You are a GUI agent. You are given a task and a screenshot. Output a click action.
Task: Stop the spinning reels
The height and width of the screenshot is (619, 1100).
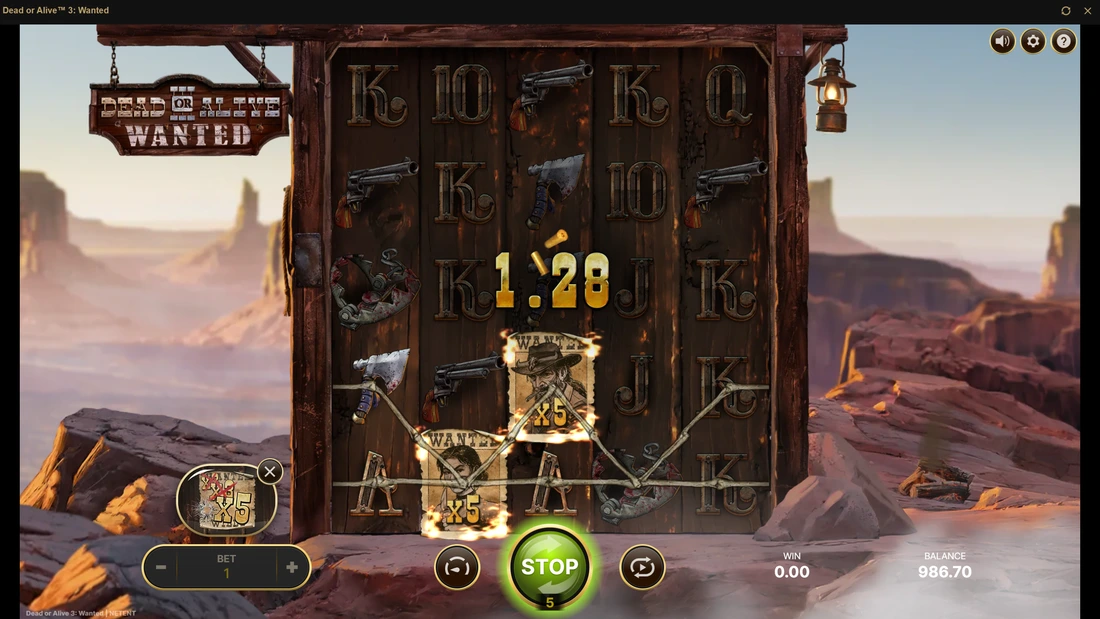pos(549,567)
